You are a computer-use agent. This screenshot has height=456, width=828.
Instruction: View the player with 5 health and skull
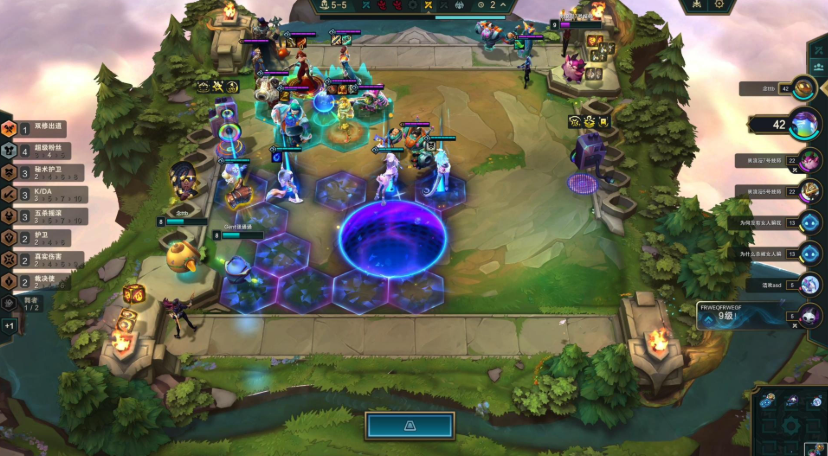(808, 316)
